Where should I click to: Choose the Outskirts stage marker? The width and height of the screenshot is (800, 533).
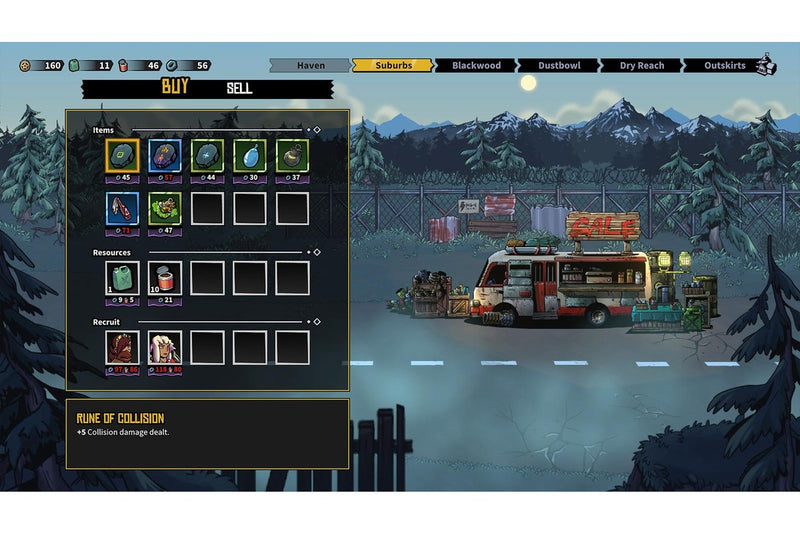pos(724,66)
